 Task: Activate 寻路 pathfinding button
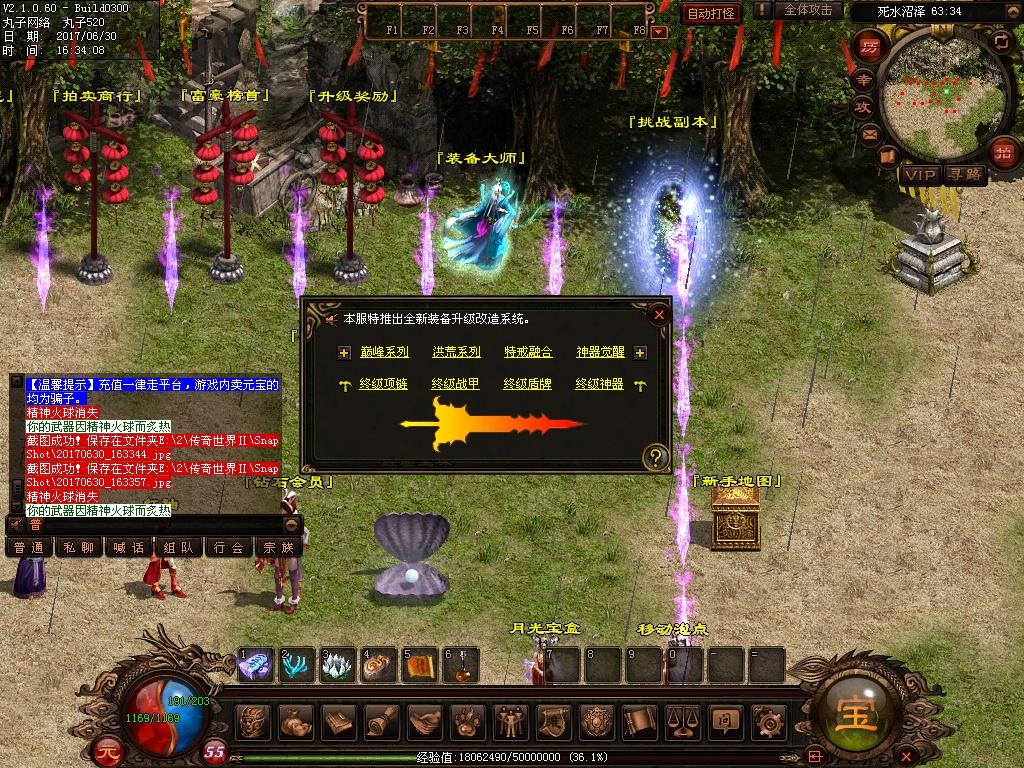coord(965,175)
